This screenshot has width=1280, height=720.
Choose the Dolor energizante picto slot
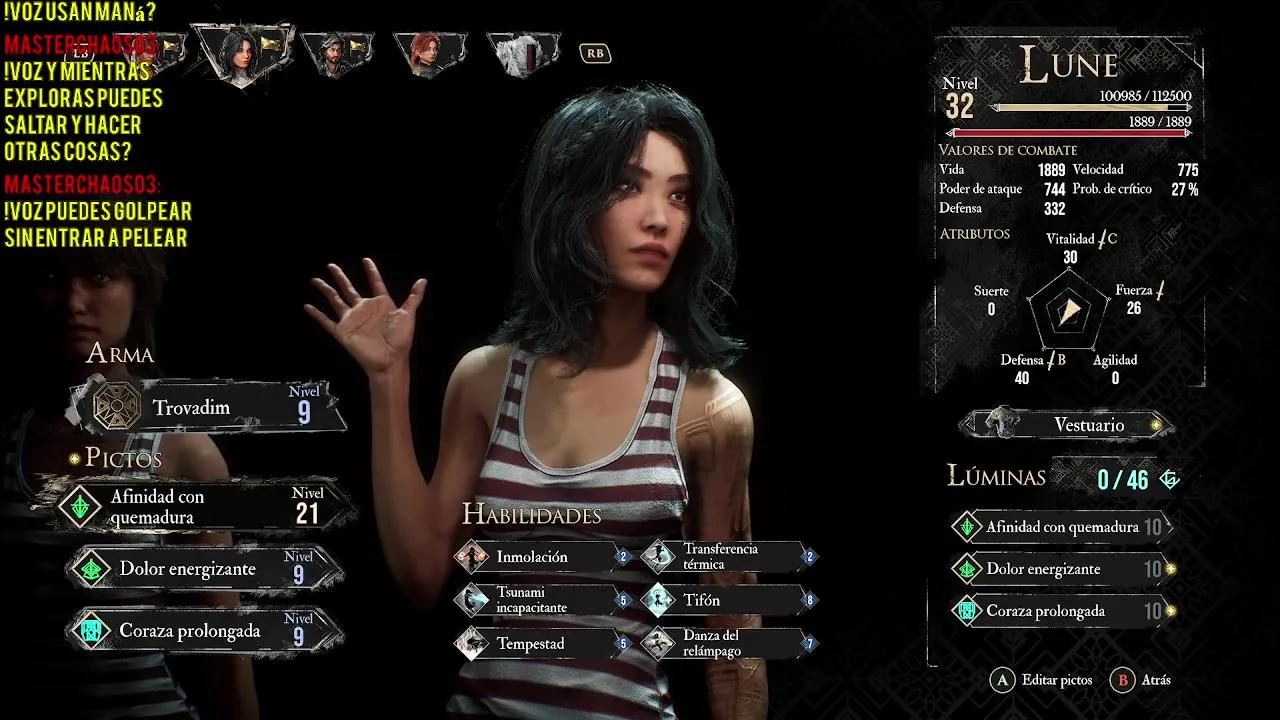click(x=205, y=569)
